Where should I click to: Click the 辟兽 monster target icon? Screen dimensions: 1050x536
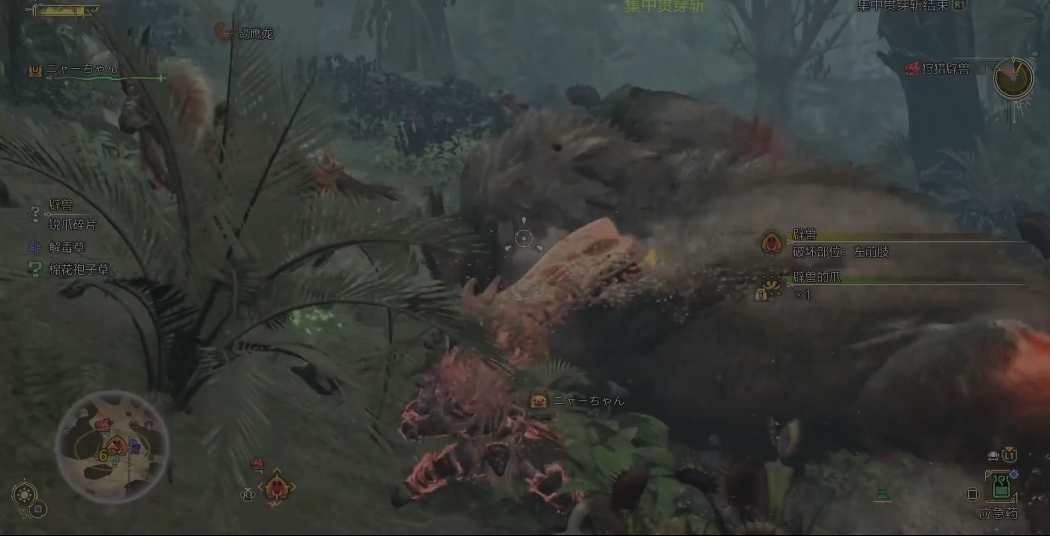(x=771, y=243)
